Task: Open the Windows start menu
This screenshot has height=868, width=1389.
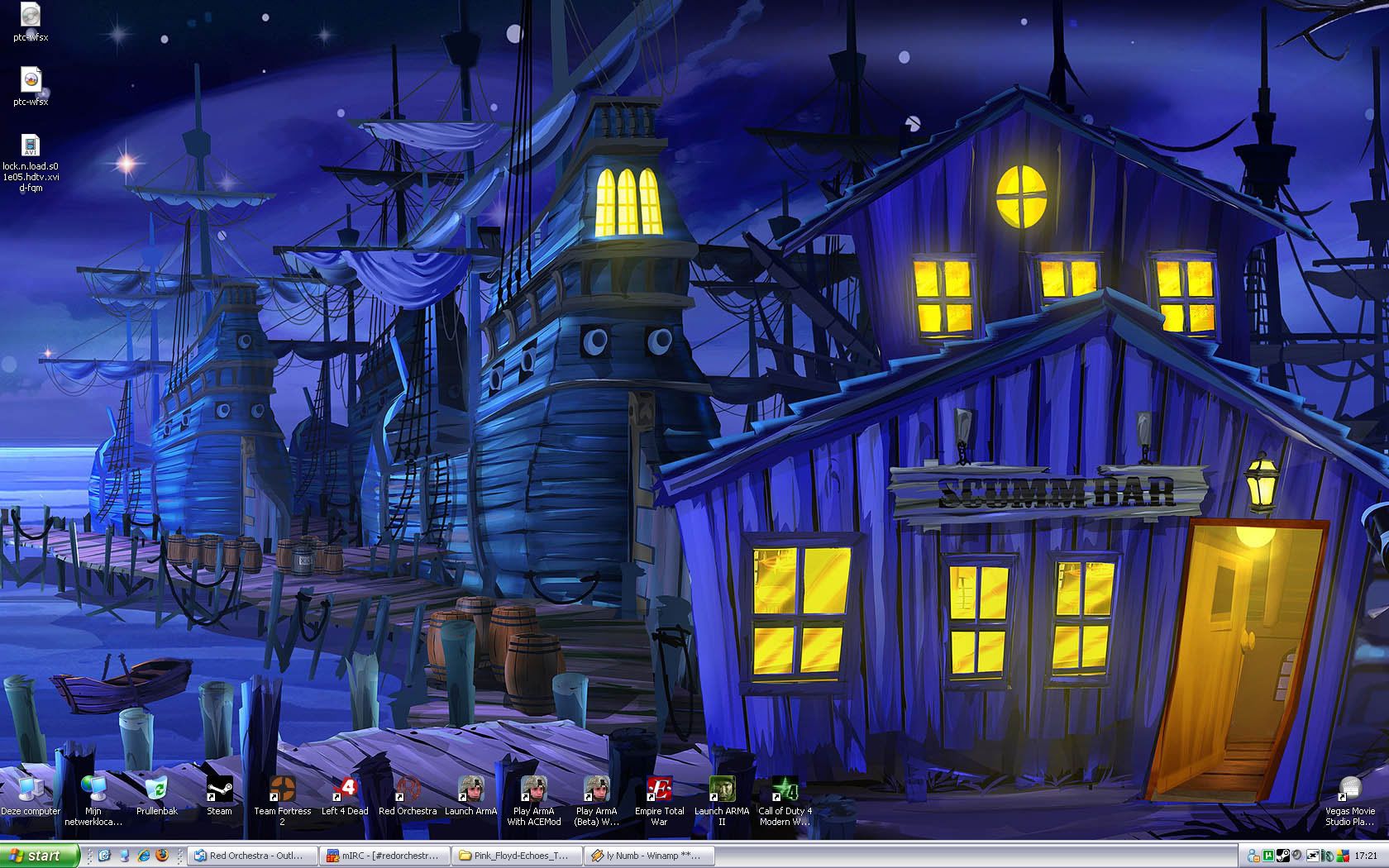Action: tap(39, 856)
